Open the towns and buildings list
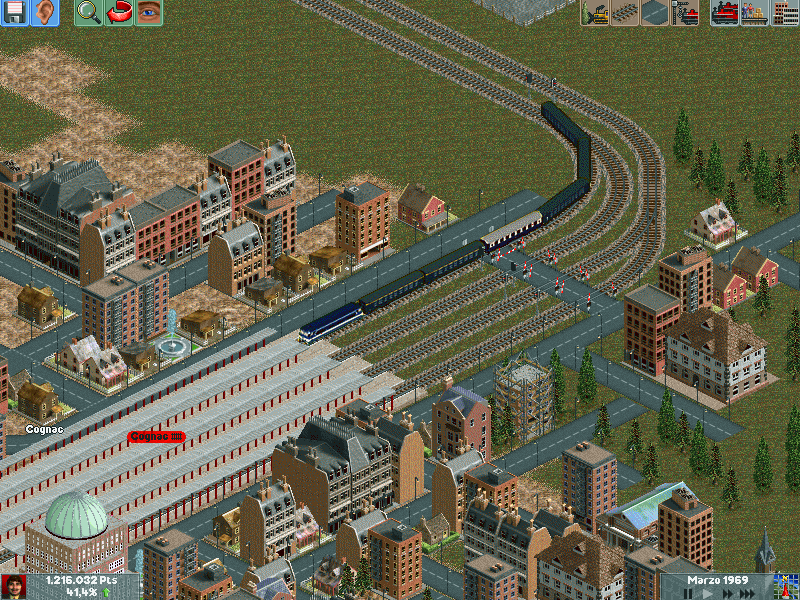This screenshot has height=600, width=800. click(785, 13)
